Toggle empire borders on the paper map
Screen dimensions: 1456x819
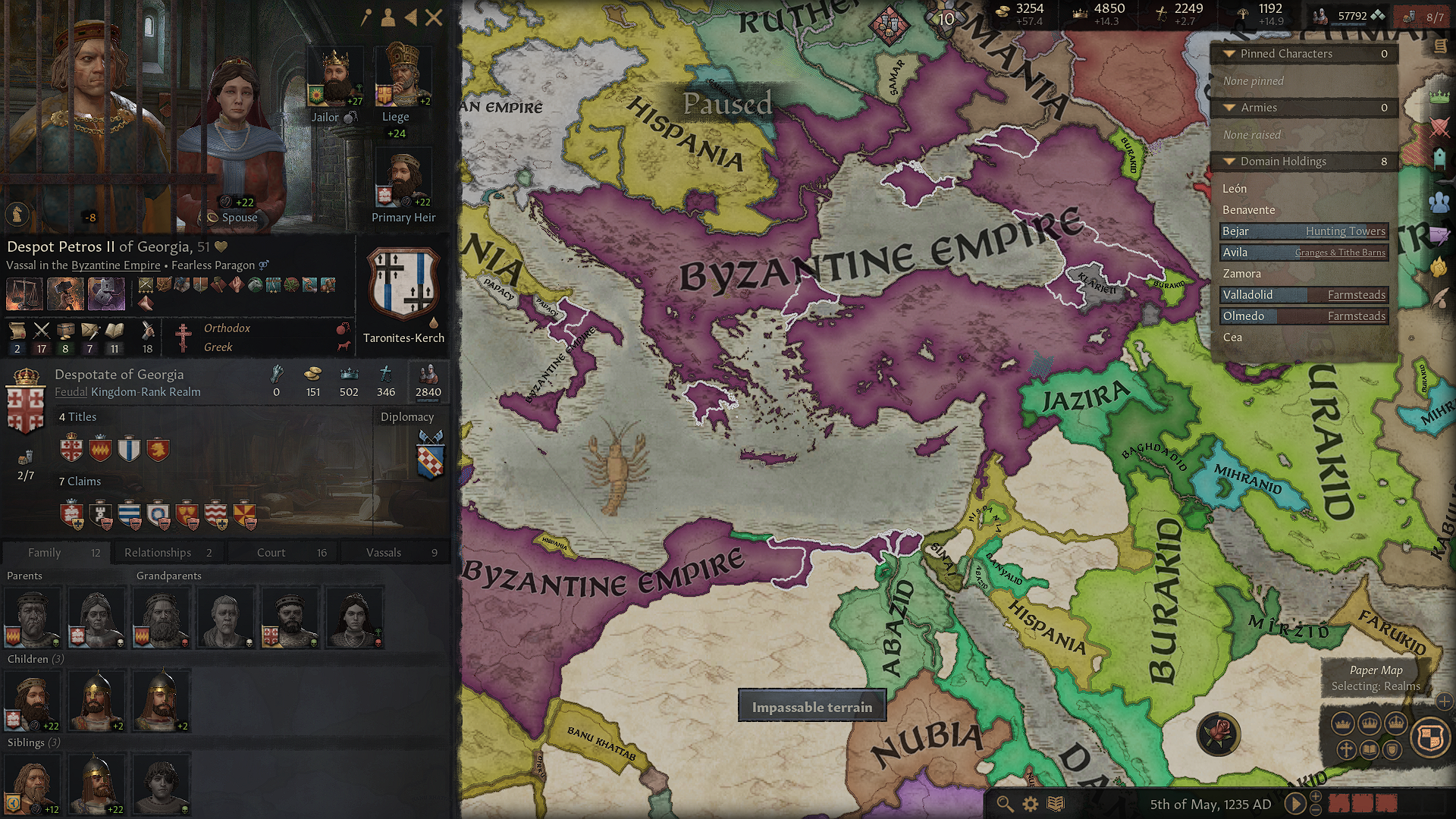click(x=1396, y=722)
